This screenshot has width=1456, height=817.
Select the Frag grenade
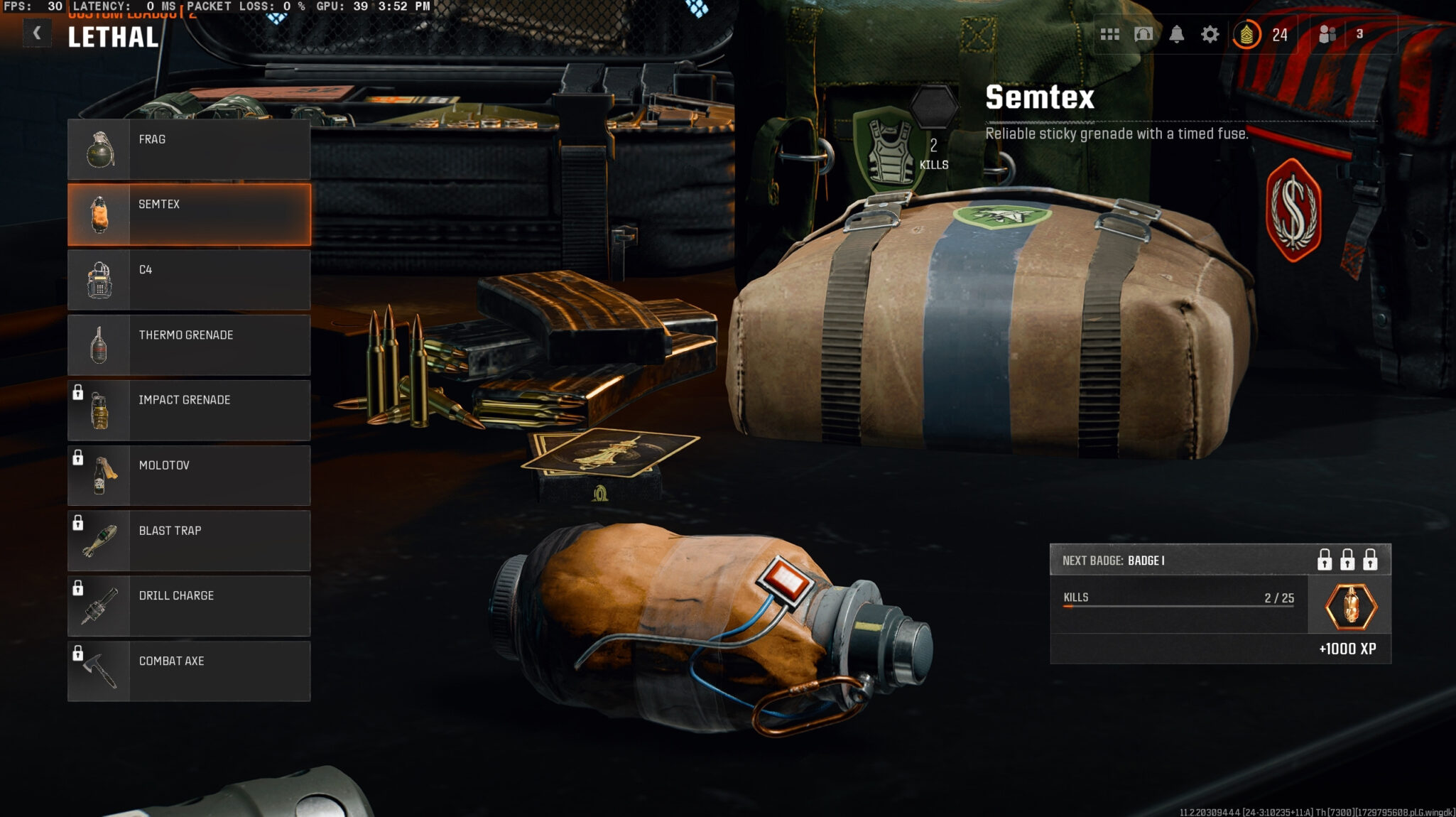pyautogui.click(x=189, y=149)
